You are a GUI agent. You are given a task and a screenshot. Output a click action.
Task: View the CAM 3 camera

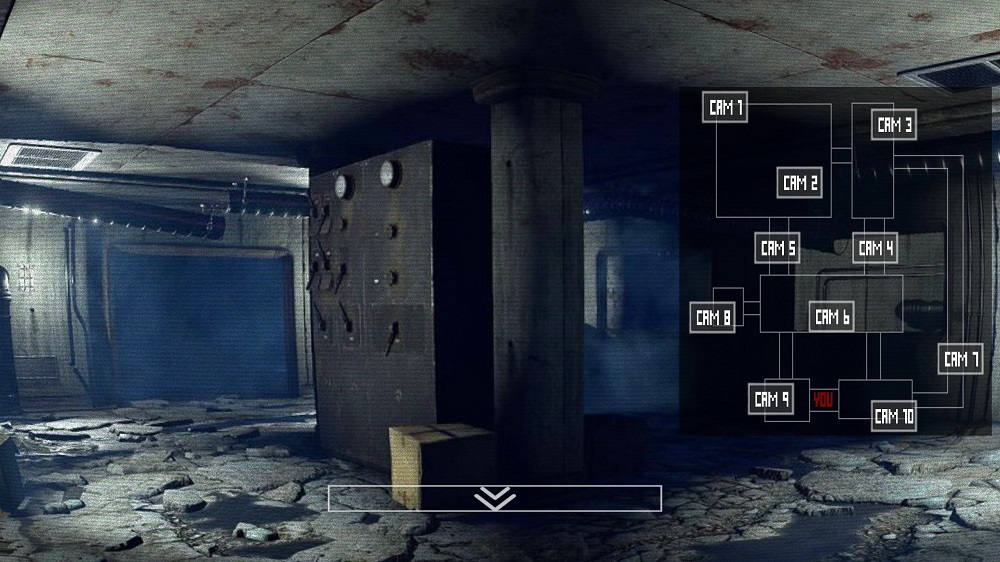pyautogui.click(x=895, y=125)
